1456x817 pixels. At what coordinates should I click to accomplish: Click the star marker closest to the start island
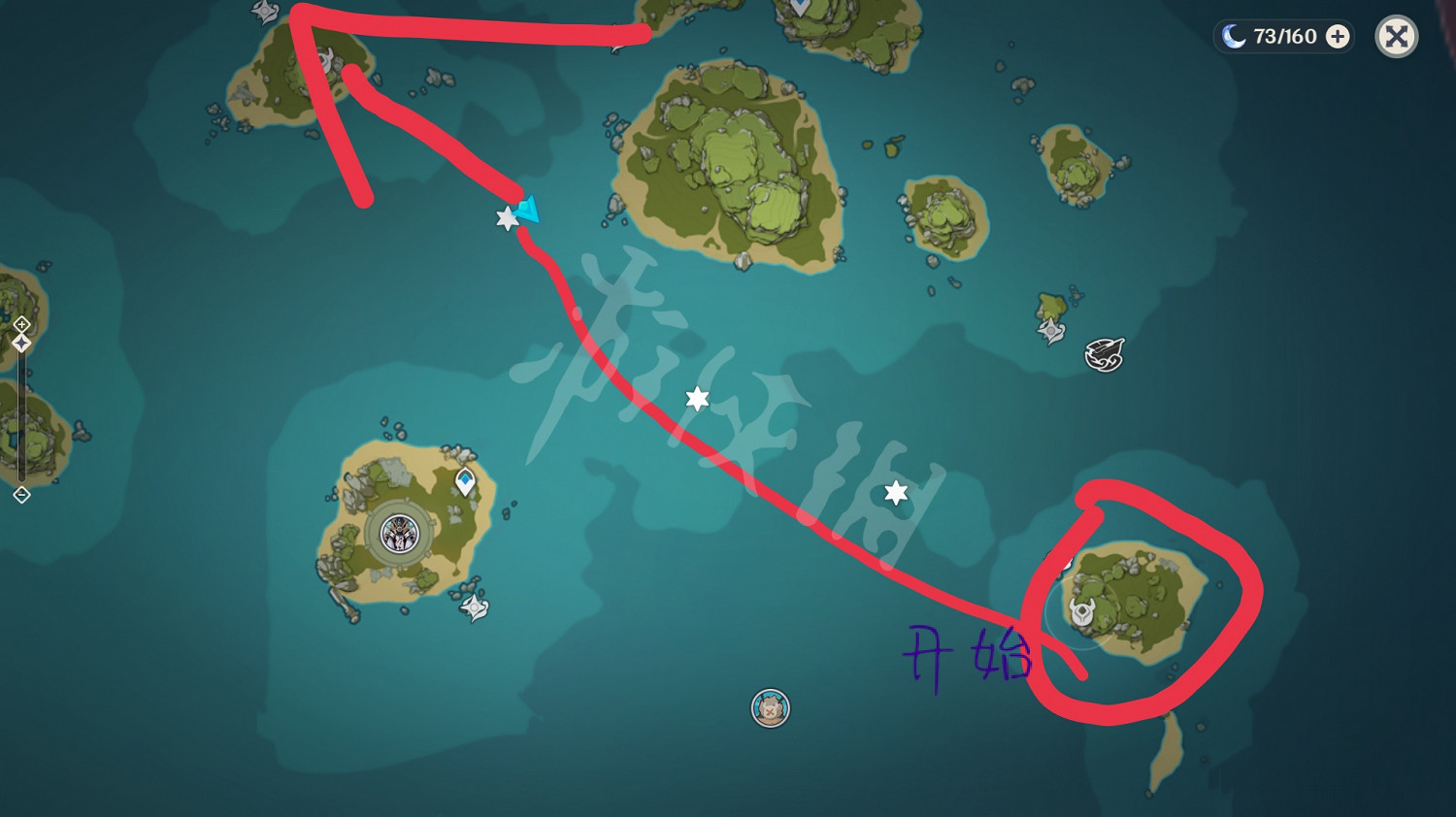pos(895,492)
